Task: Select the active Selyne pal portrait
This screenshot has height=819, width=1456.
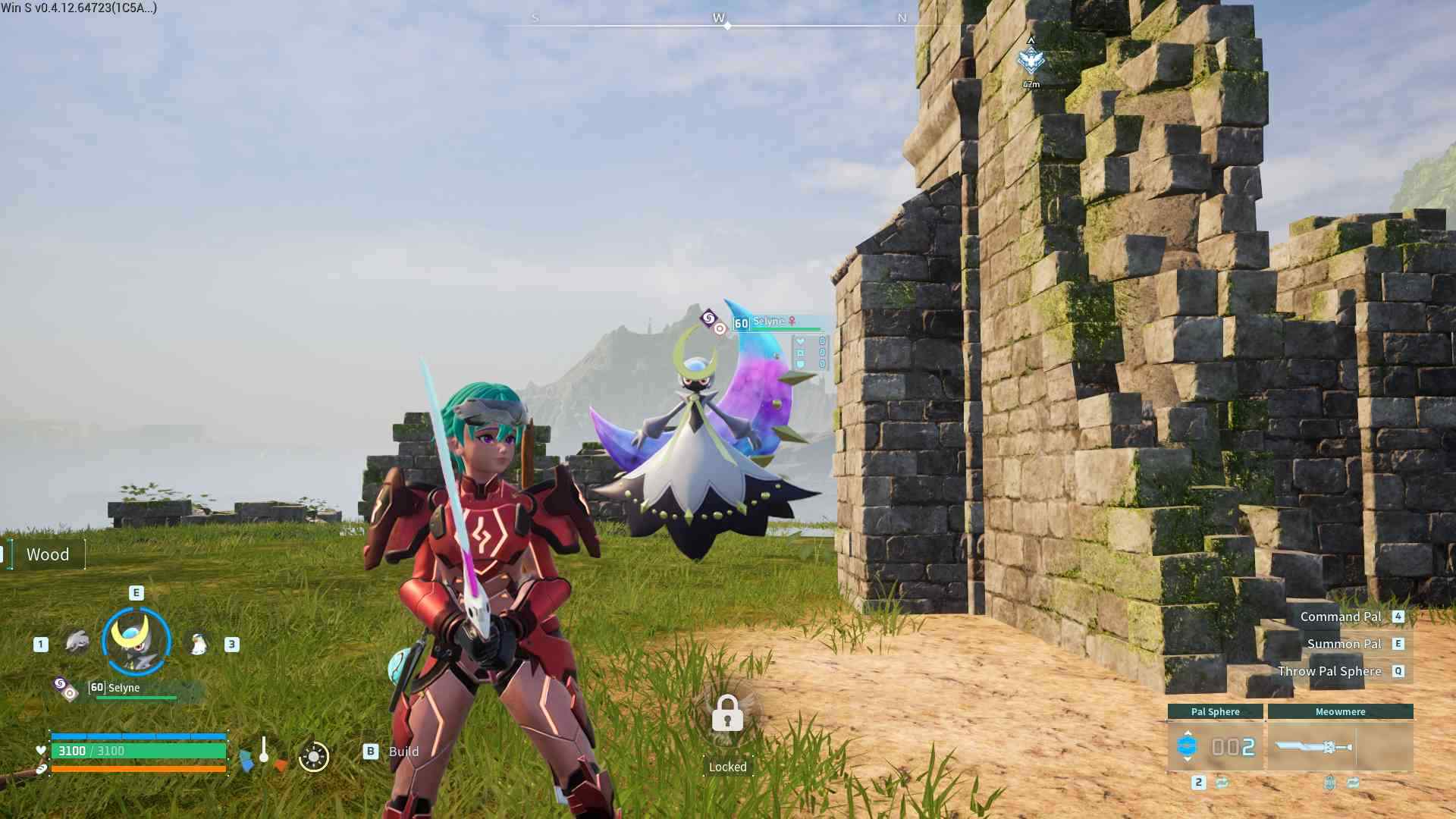Action: [x=136, y=642]
